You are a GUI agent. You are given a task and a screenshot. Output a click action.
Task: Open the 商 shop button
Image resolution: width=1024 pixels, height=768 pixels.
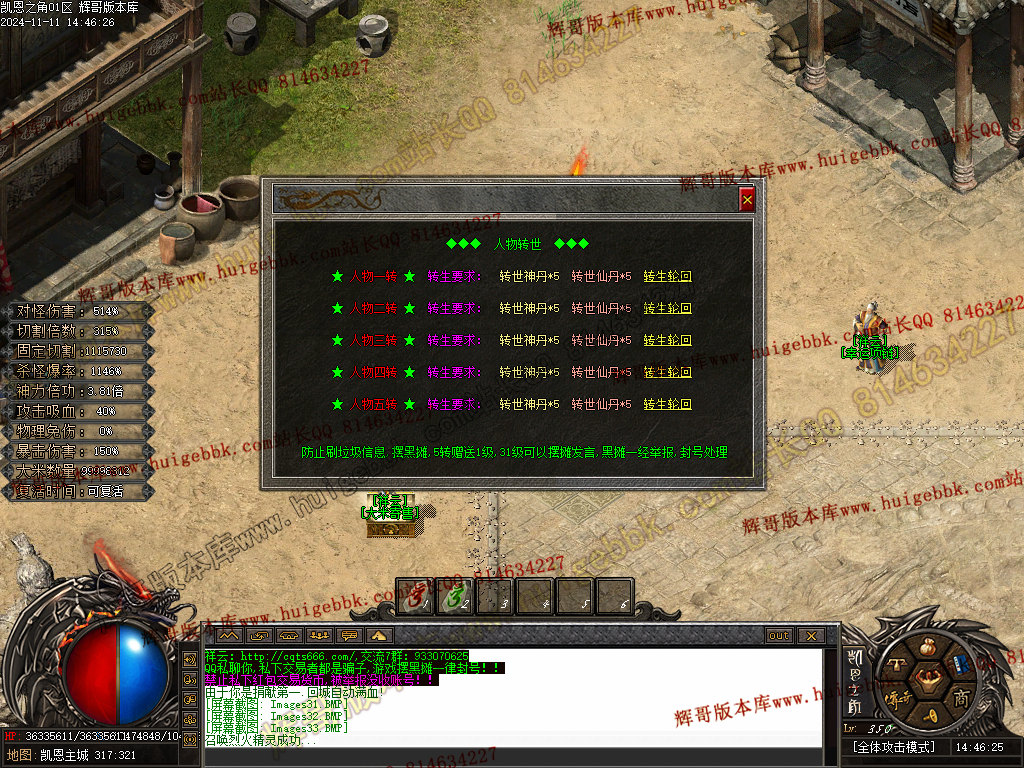pos(961,696)
